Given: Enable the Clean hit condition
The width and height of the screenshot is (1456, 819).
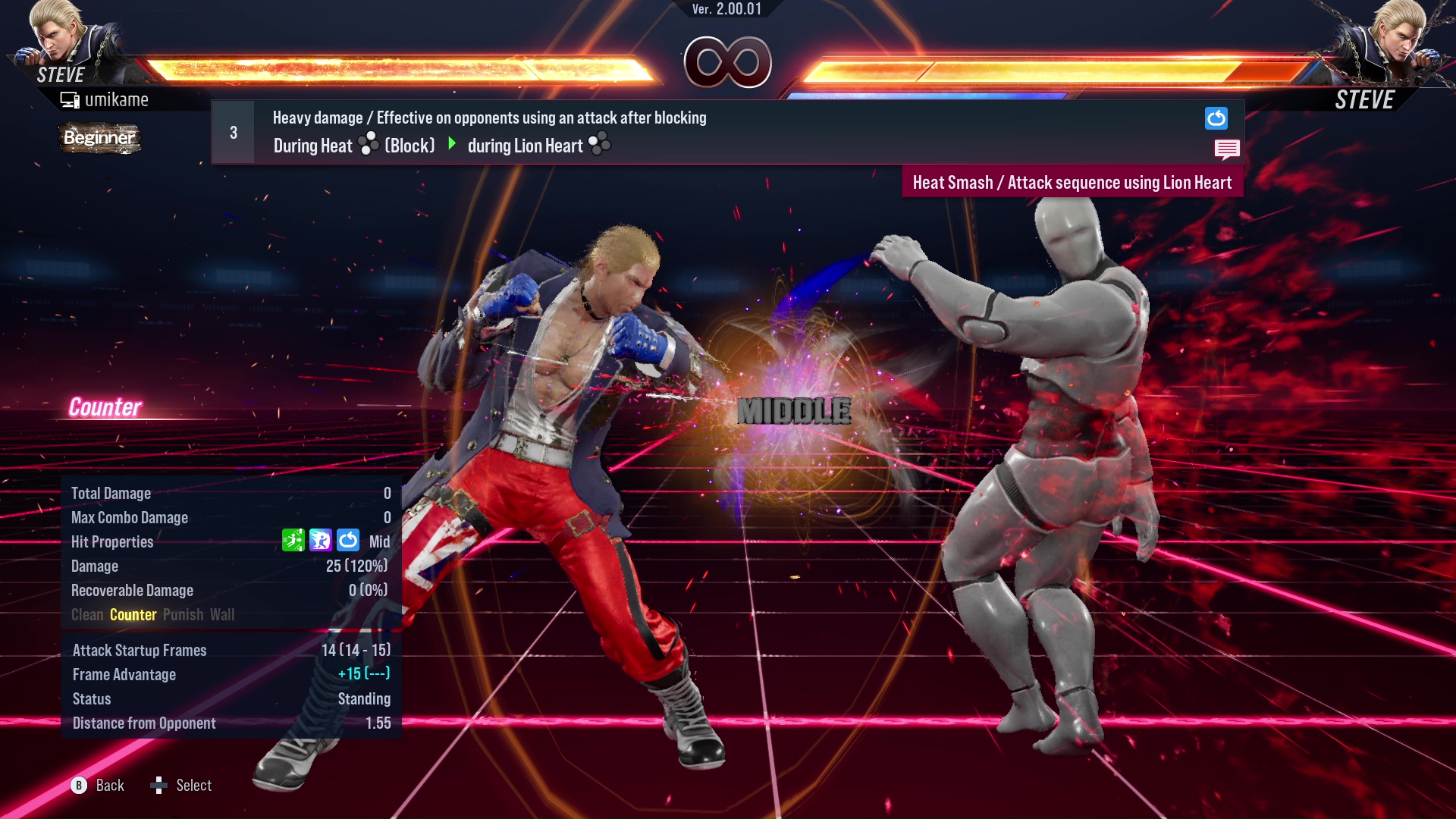Looking at the screenshot, I should pos(86,614).
